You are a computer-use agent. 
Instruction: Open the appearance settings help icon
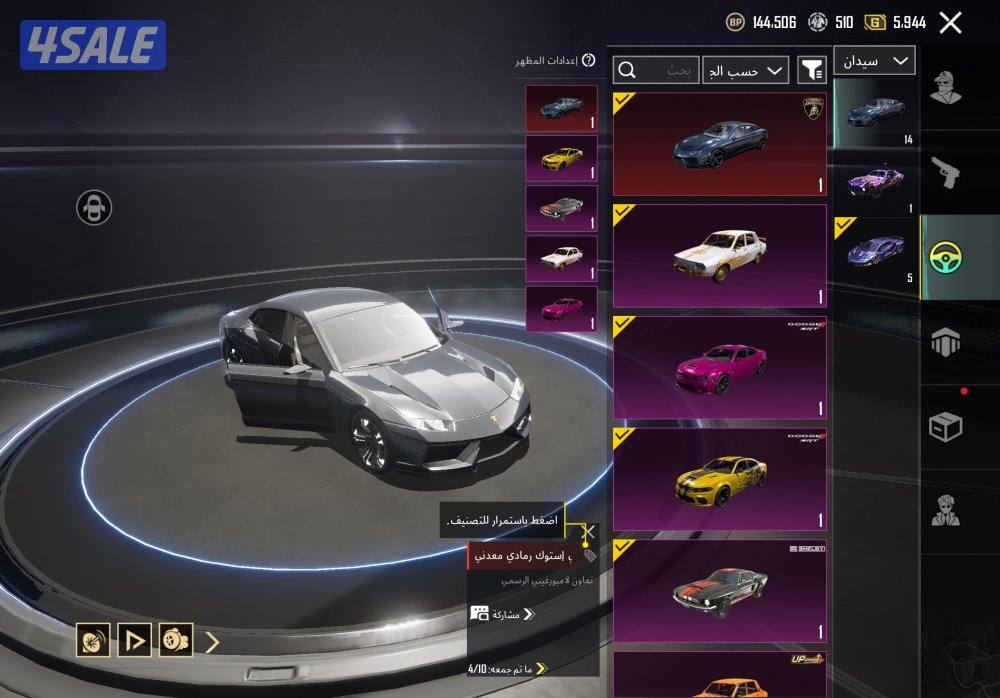point(589,61)
